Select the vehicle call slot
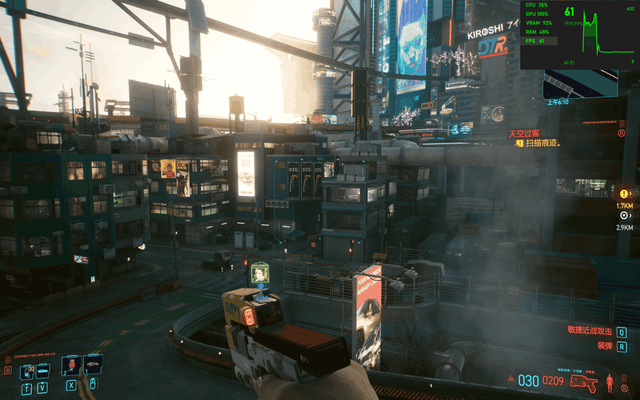 45,370
